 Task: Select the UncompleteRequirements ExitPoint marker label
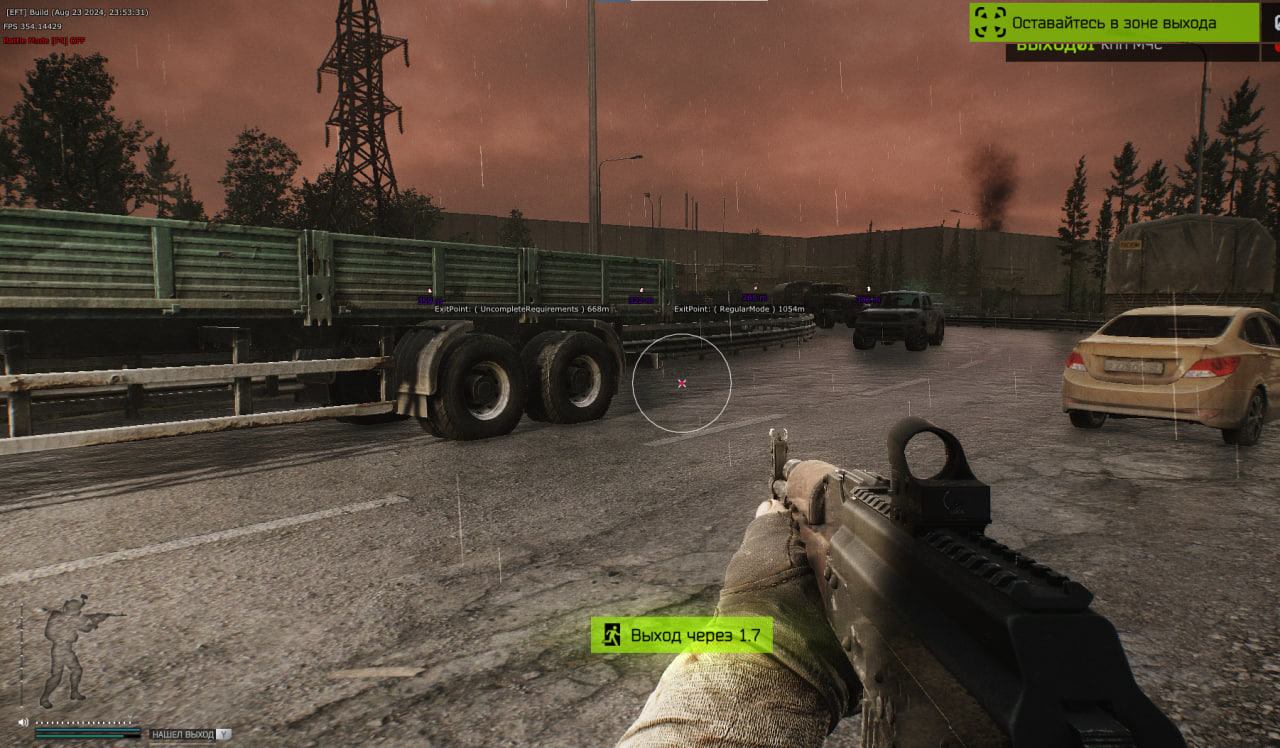[x=521, y=309]
